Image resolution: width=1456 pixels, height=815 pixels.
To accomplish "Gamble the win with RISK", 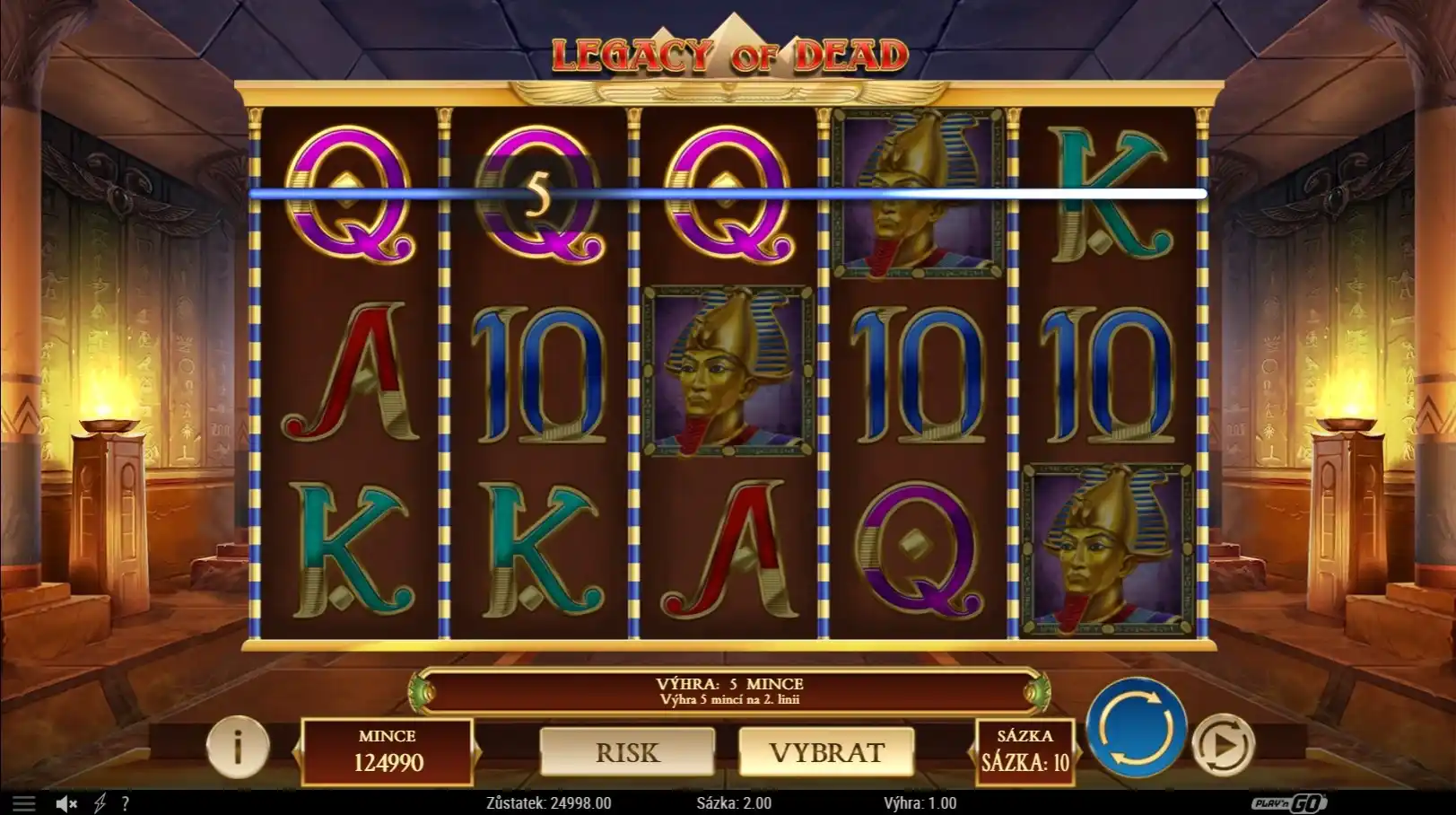I will [627, 752].
